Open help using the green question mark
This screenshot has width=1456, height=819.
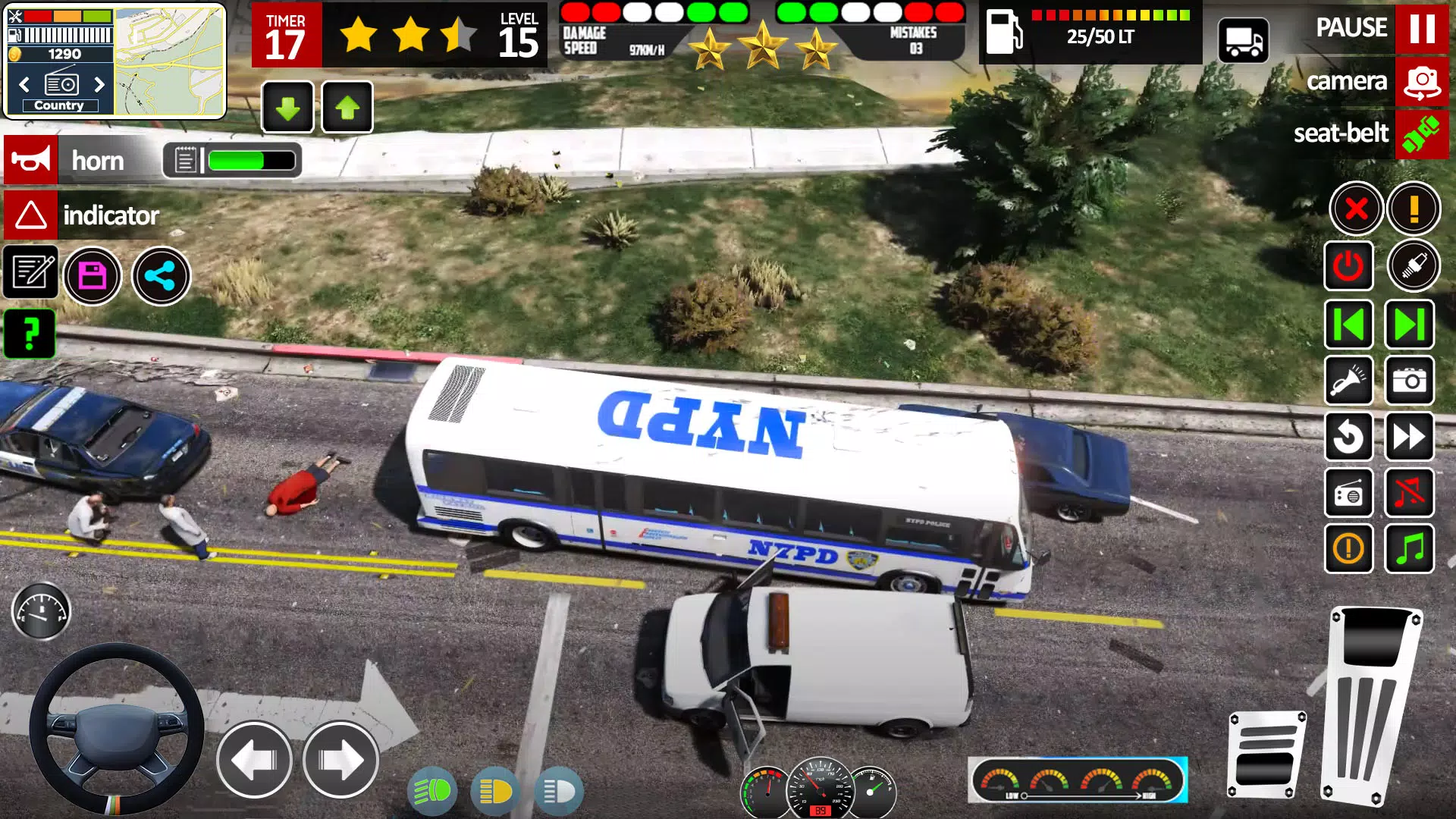coord(30,334)
